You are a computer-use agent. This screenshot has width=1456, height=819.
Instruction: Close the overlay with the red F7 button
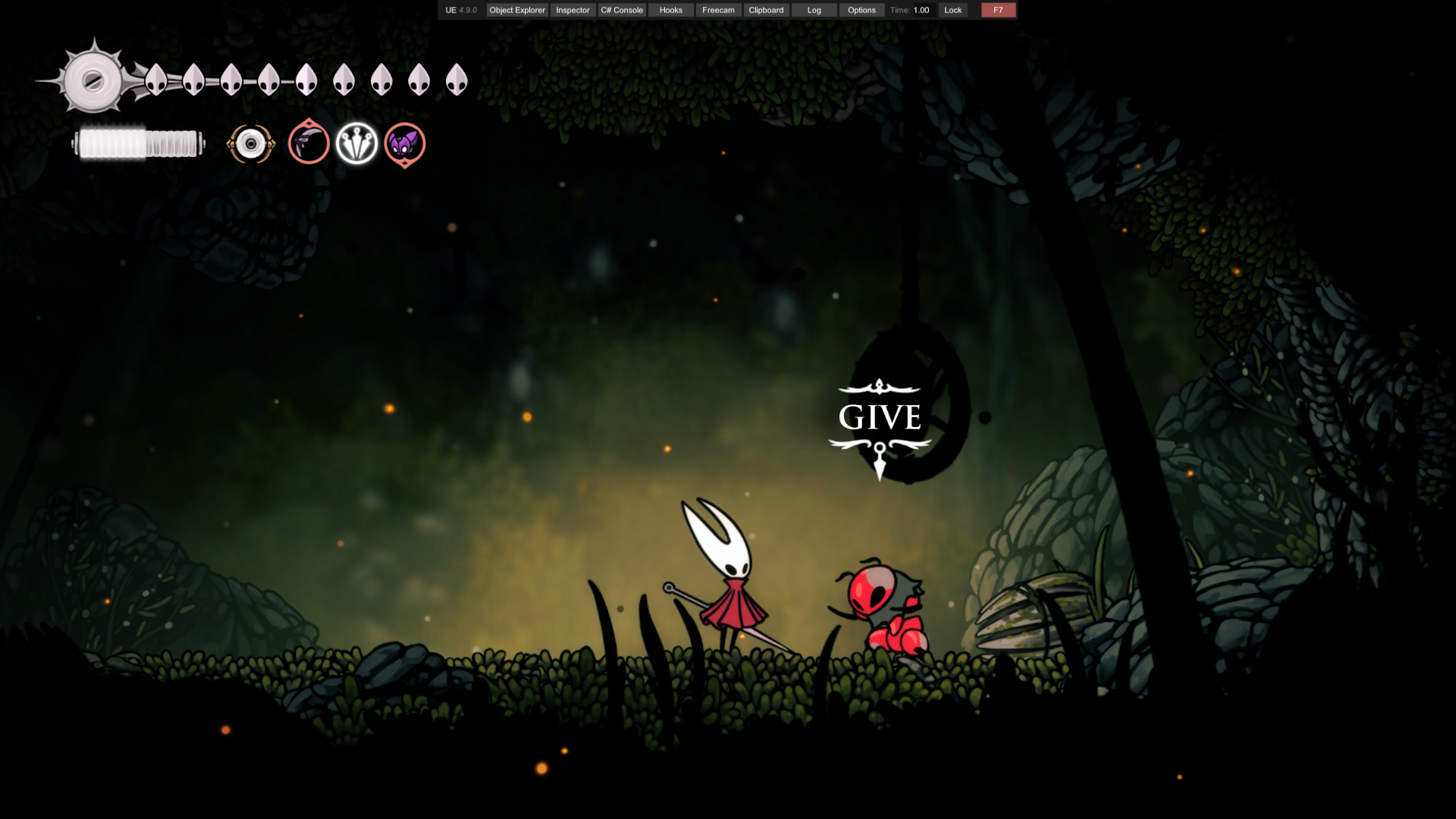998,10
